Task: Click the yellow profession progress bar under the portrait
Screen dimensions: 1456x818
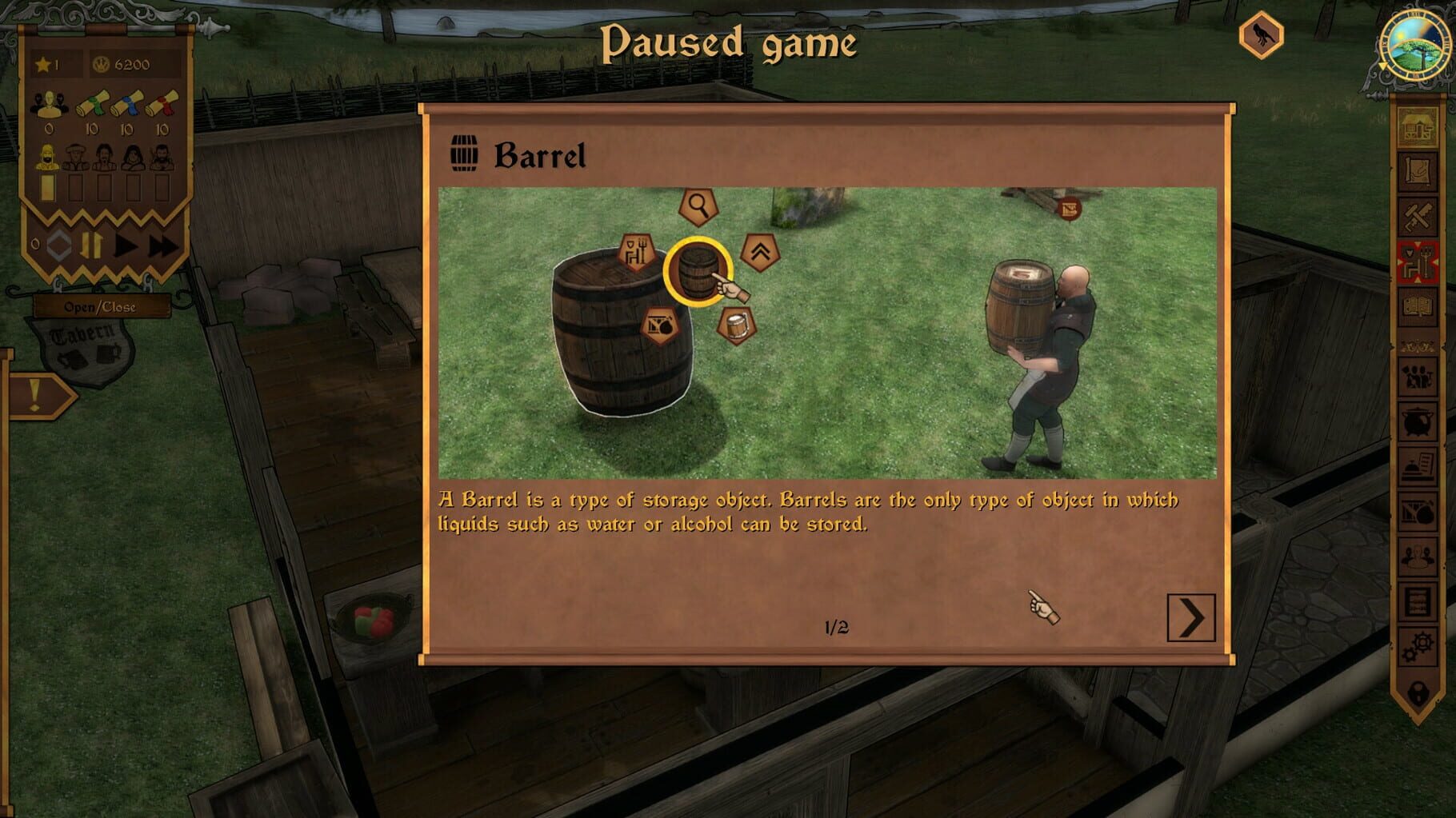Action: [46, 188]
